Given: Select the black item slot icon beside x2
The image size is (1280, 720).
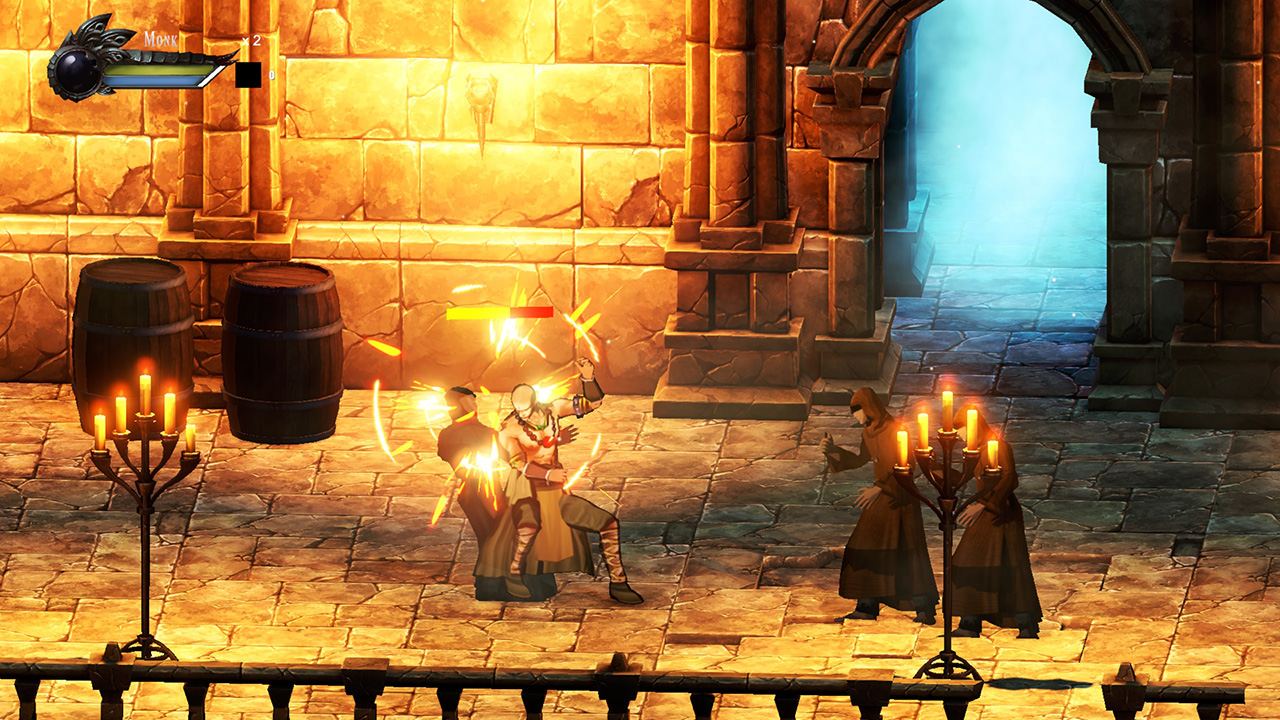Looking at the screenshot, I should coord(248,75).
